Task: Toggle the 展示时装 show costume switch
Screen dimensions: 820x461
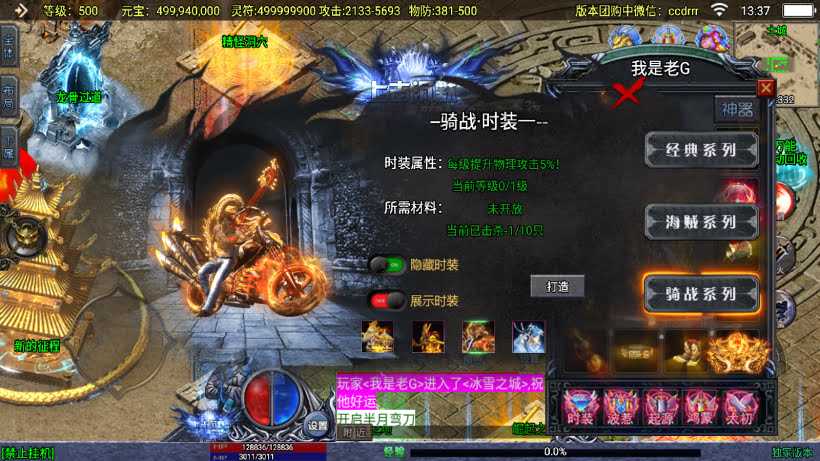Action: tap(388, 300)
